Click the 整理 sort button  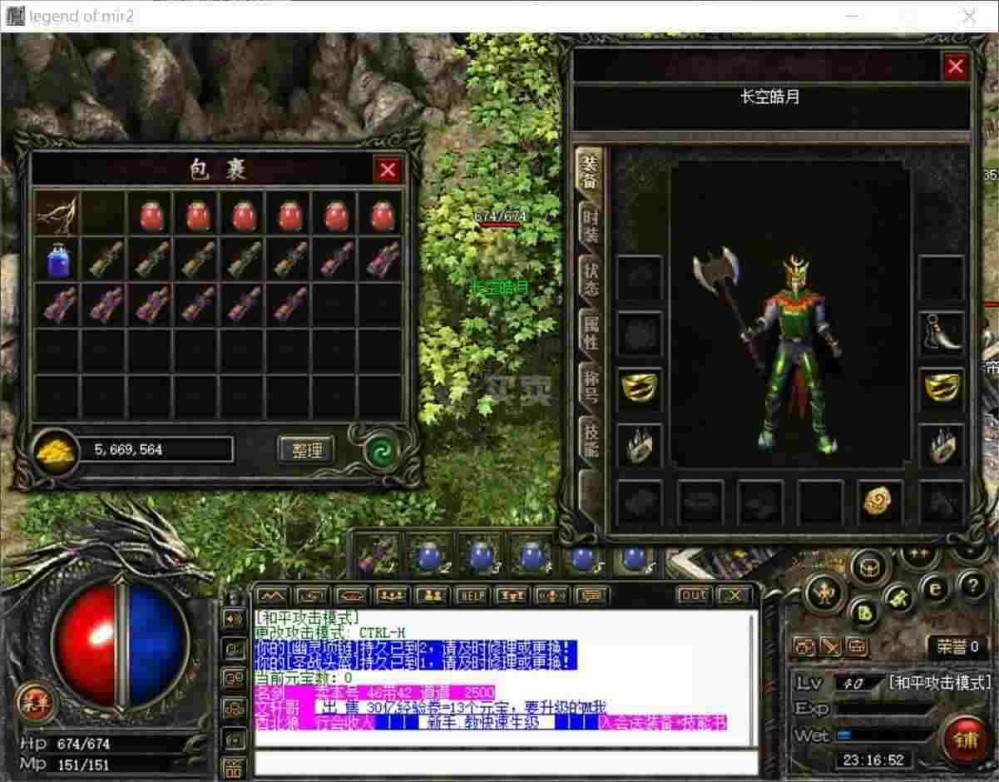(305, 450)
